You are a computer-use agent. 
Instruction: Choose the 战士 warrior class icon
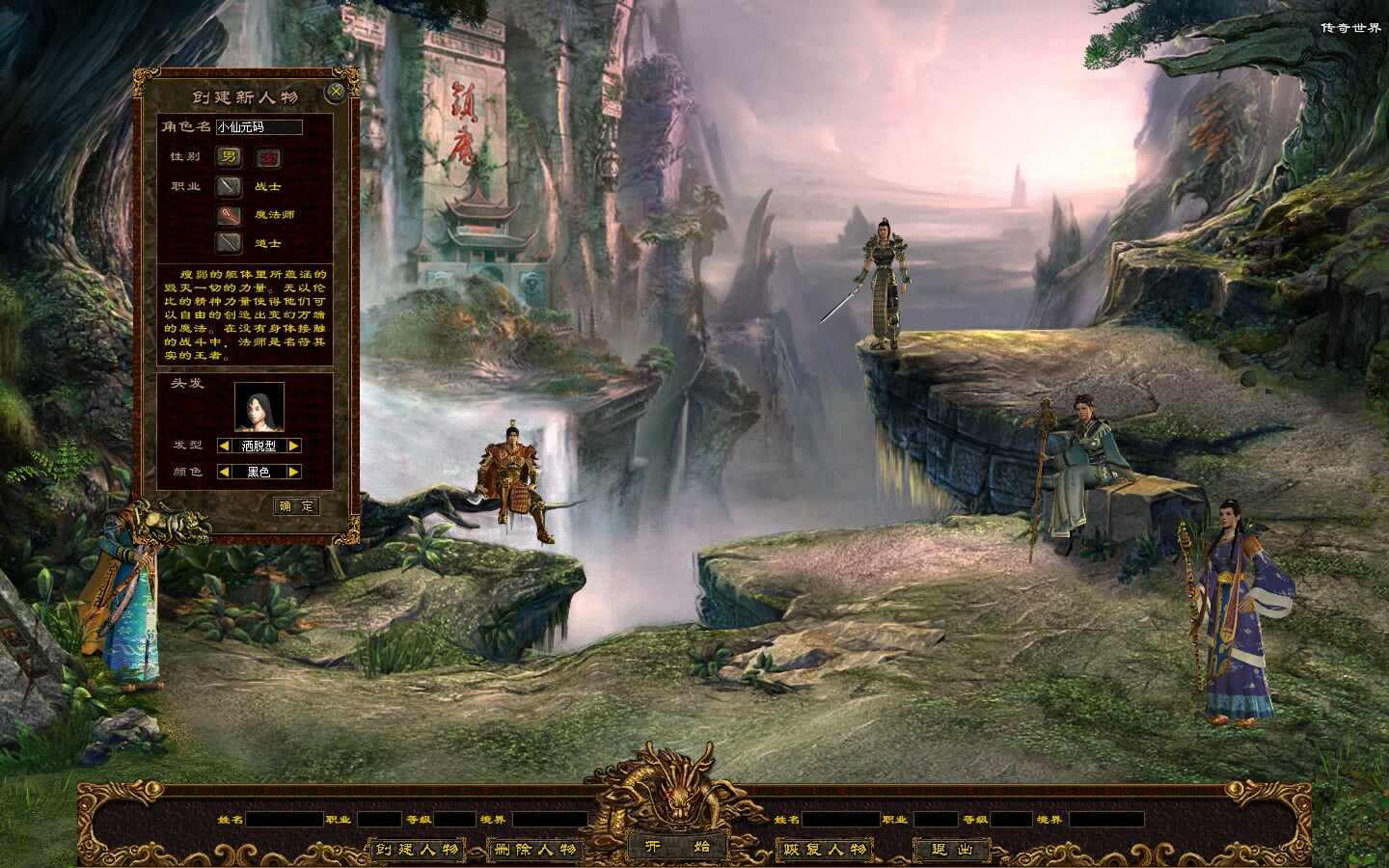(x=229, y=186)
